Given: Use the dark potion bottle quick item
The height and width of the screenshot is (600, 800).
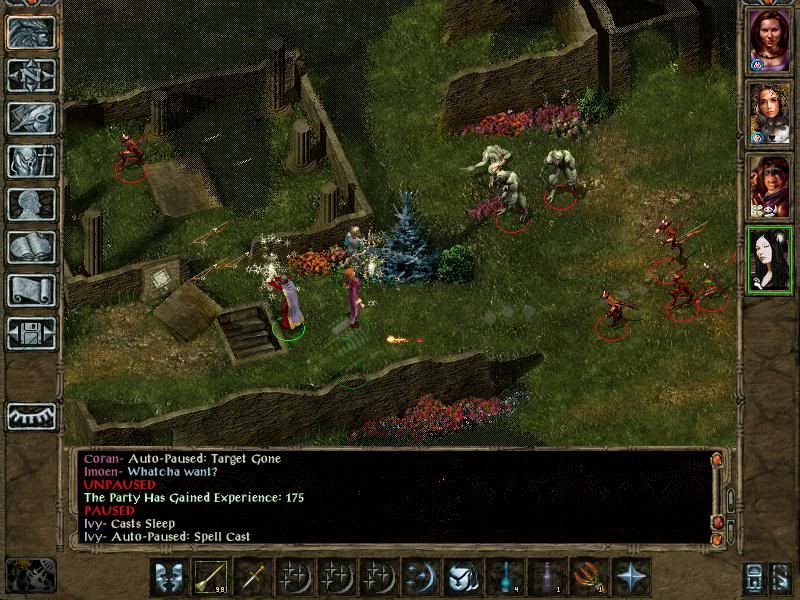Looking at the screenshot, I should [548, 577].
